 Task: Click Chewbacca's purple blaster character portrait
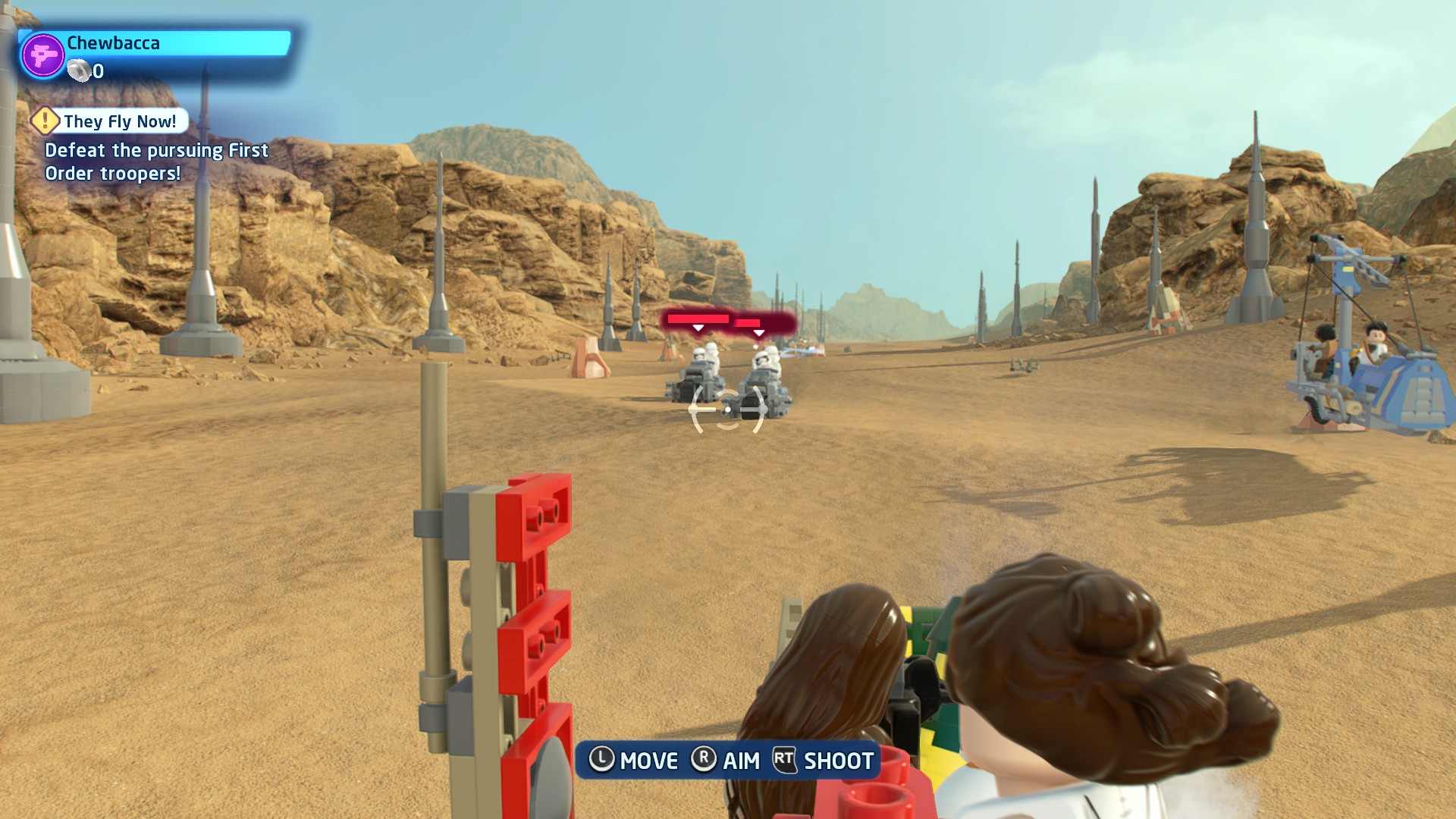pyautogui.click(x=42, y=55)
